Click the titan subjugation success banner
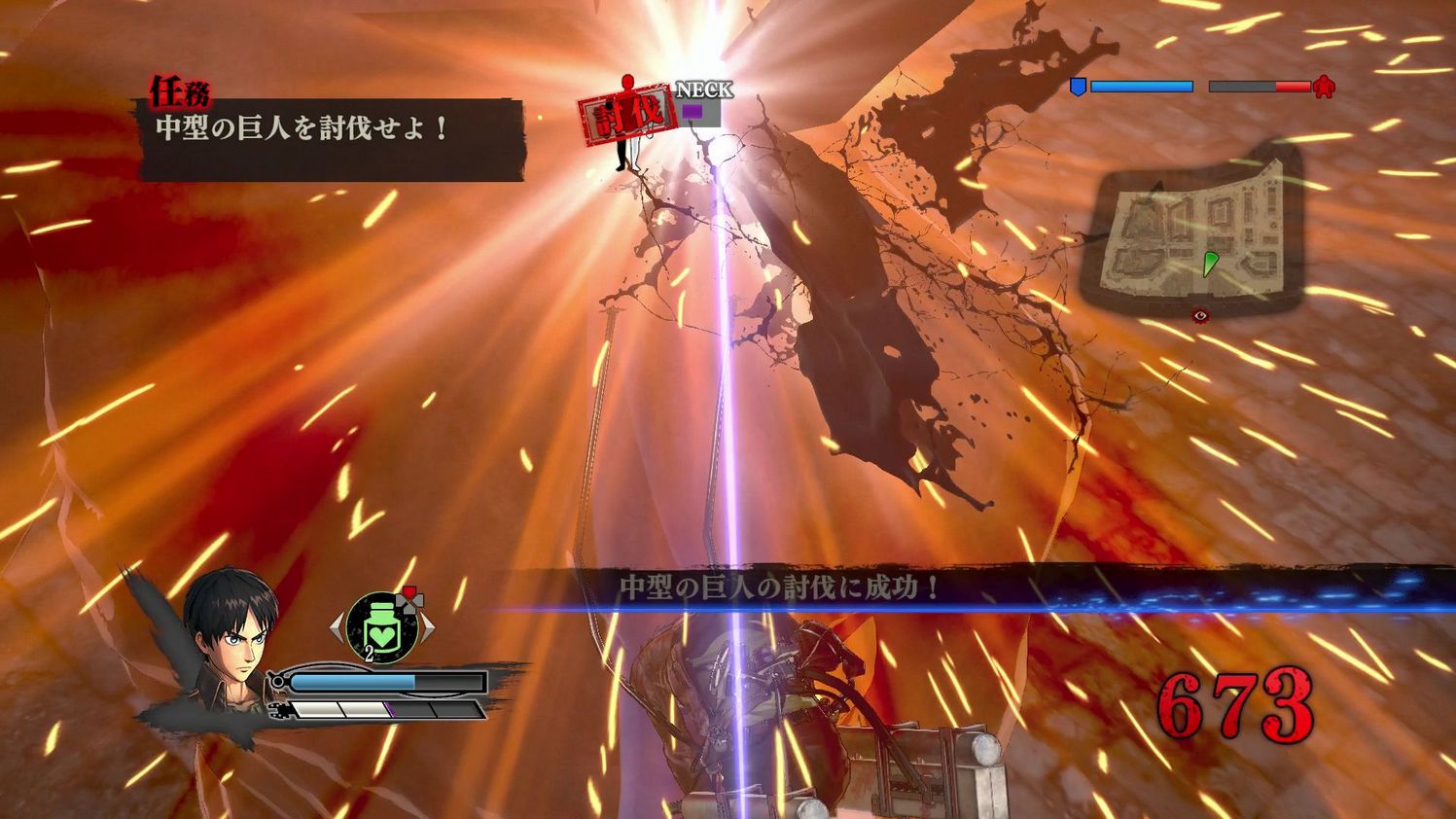1456x819 pixels. (x=778, y=585)
